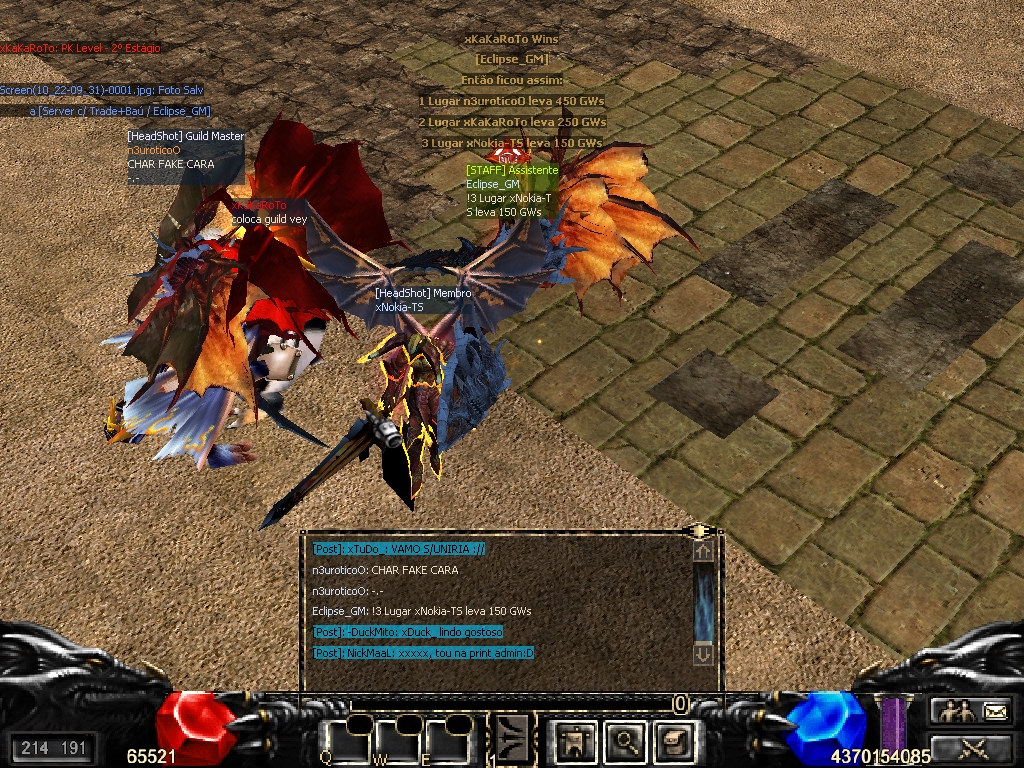Click the chat scroll down arrow
The image size is (1024, 768).
(703, 654)
